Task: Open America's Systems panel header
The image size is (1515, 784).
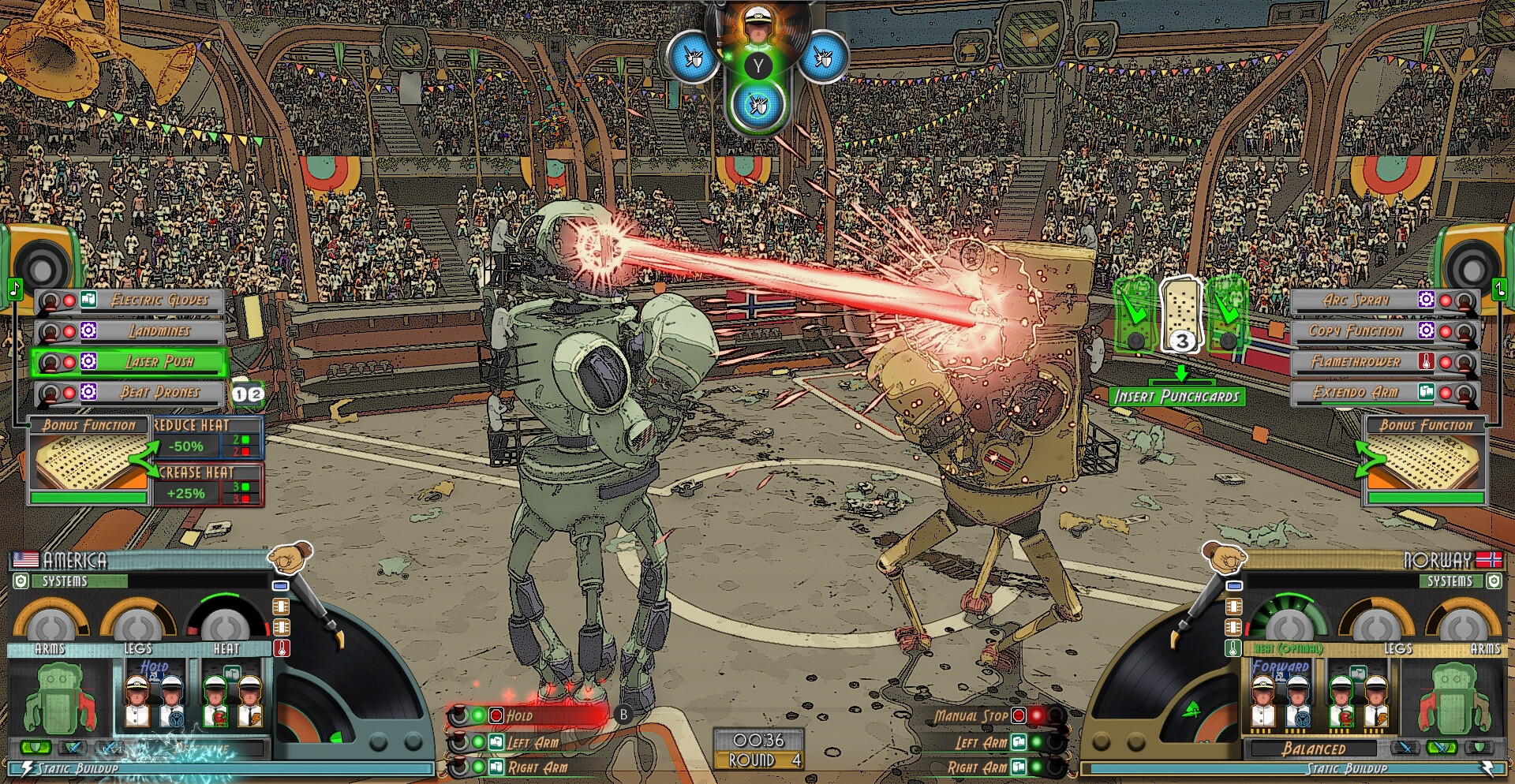Action: tap(67, 581)
